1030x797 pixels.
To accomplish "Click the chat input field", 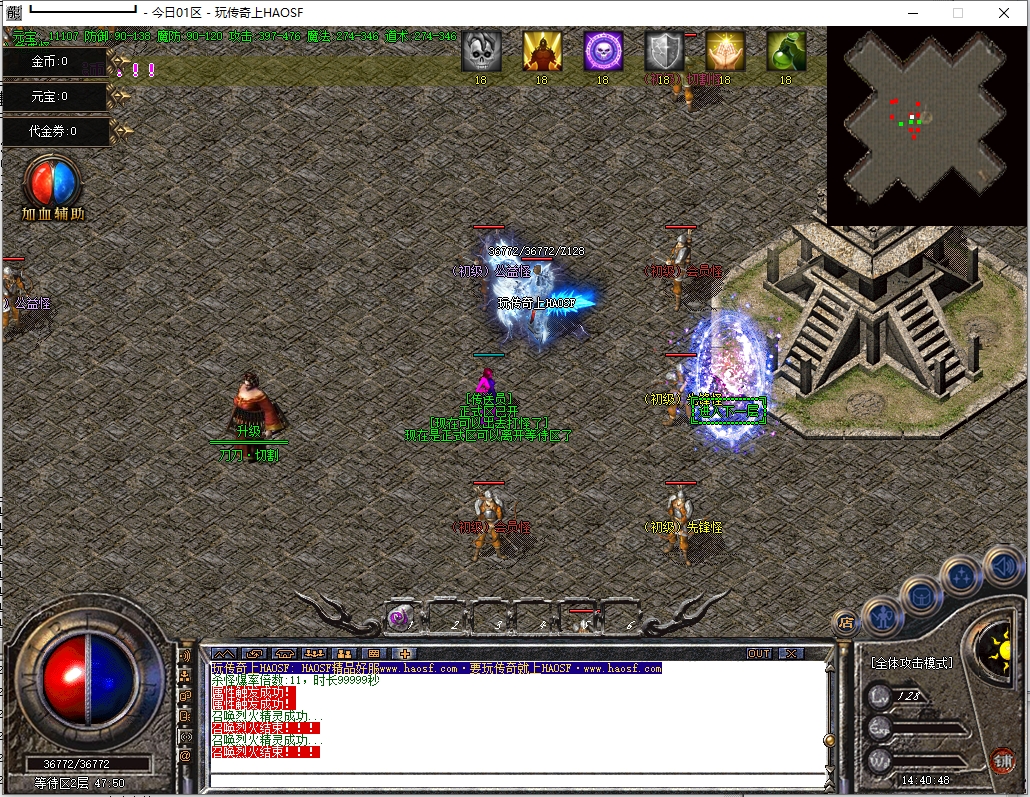I will [515, 778].
